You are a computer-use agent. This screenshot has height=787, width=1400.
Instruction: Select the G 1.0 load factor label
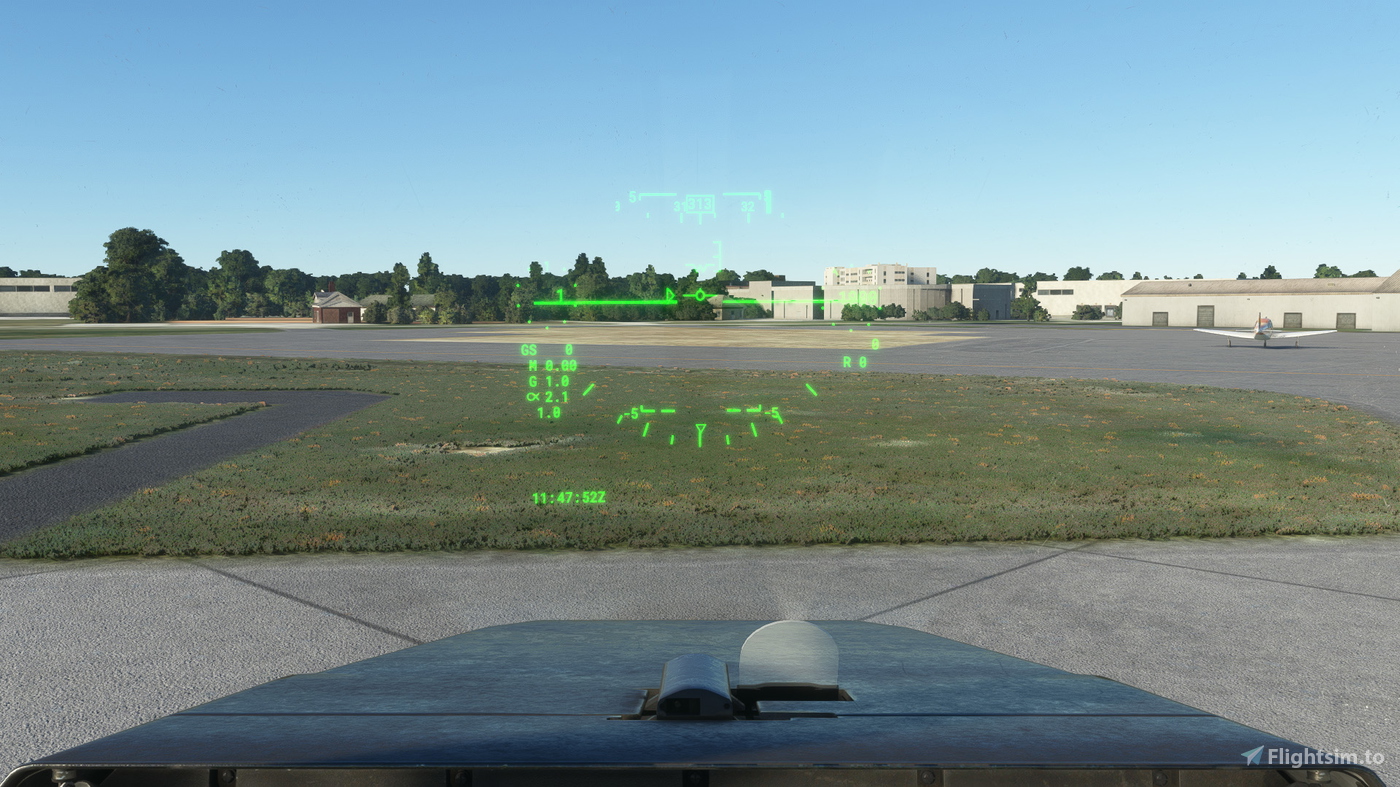point(543,380)
